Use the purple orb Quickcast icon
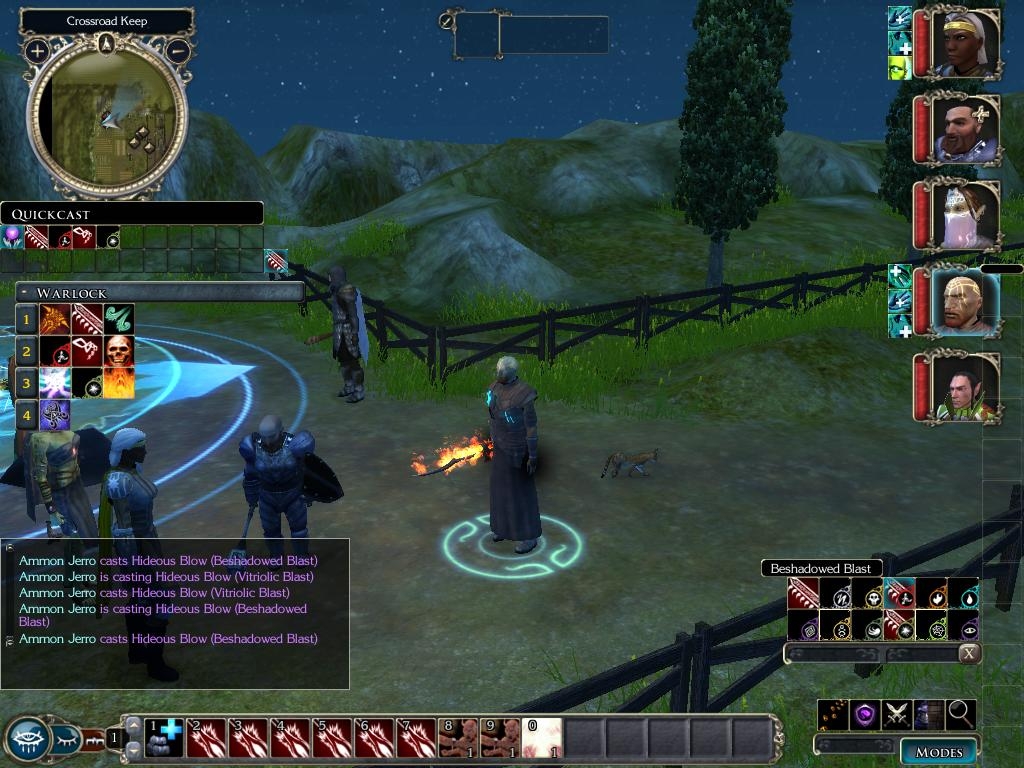This screenshot has width=1024, height=768. (x=14, y=238)
